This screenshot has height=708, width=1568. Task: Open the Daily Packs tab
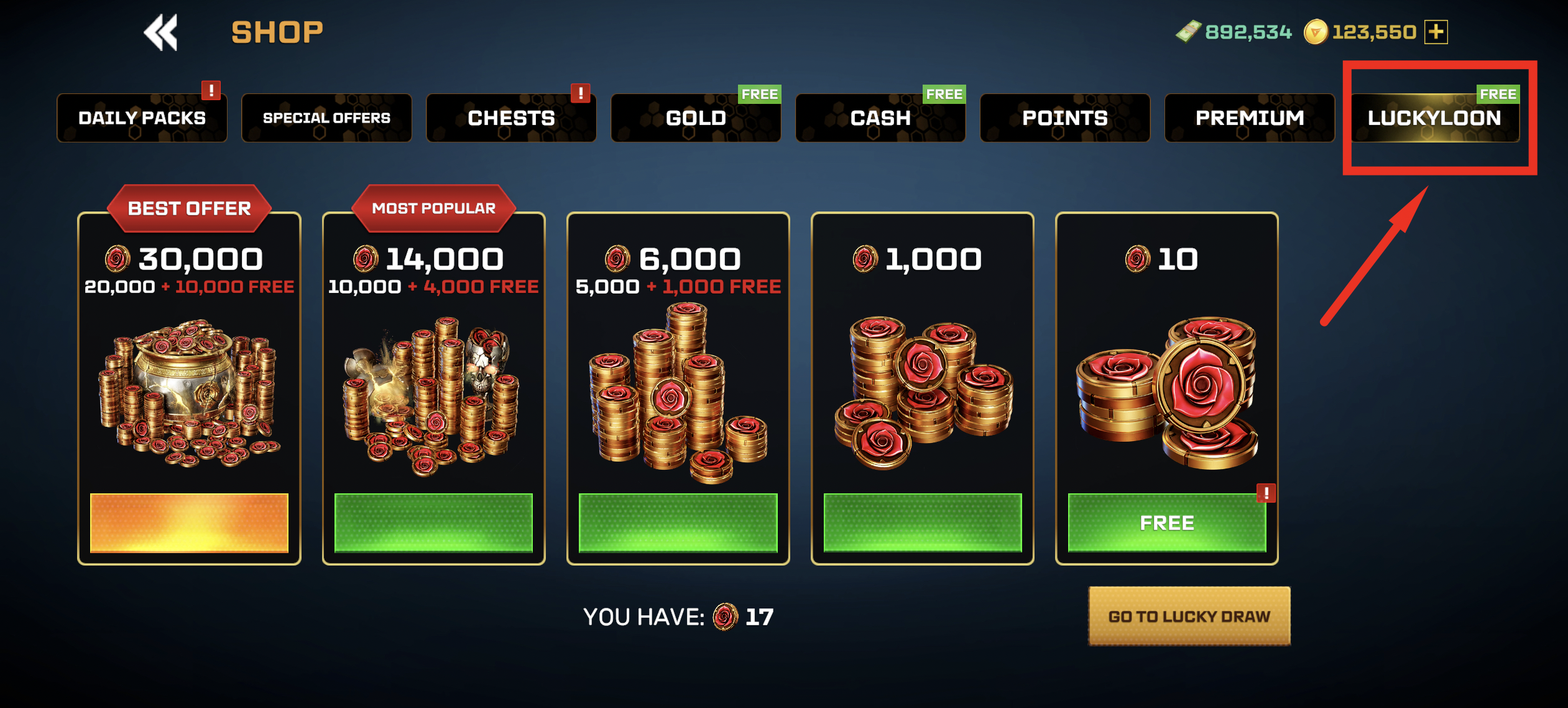[142, 118]
